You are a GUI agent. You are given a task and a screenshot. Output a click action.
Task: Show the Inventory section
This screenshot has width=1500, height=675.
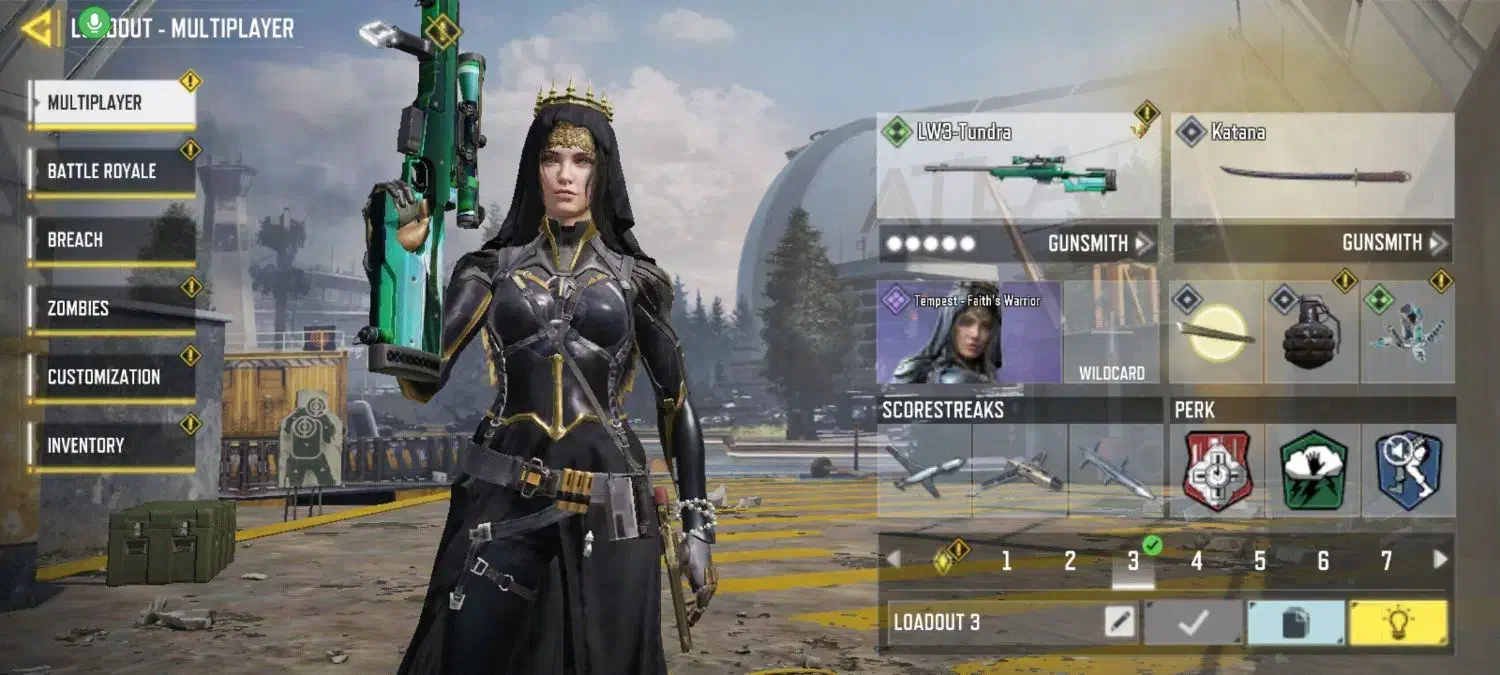point(112,445)
